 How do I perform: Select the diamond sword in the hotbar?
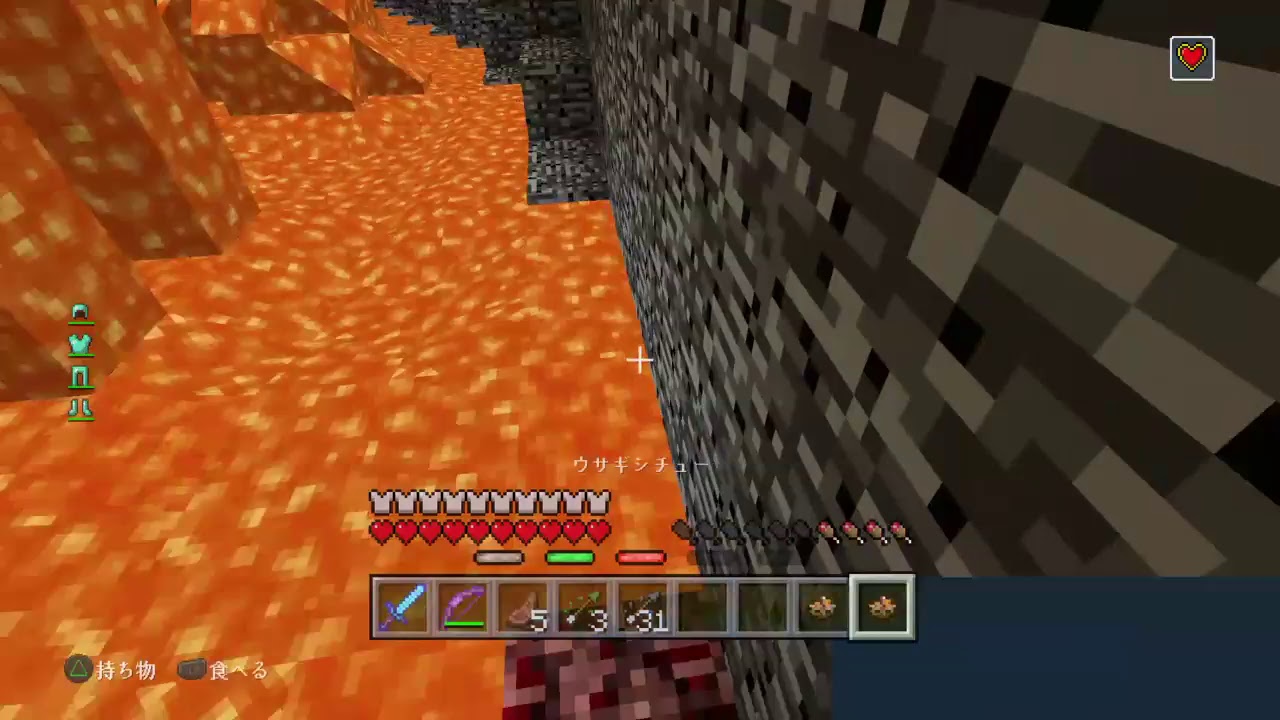pos(404,605)
